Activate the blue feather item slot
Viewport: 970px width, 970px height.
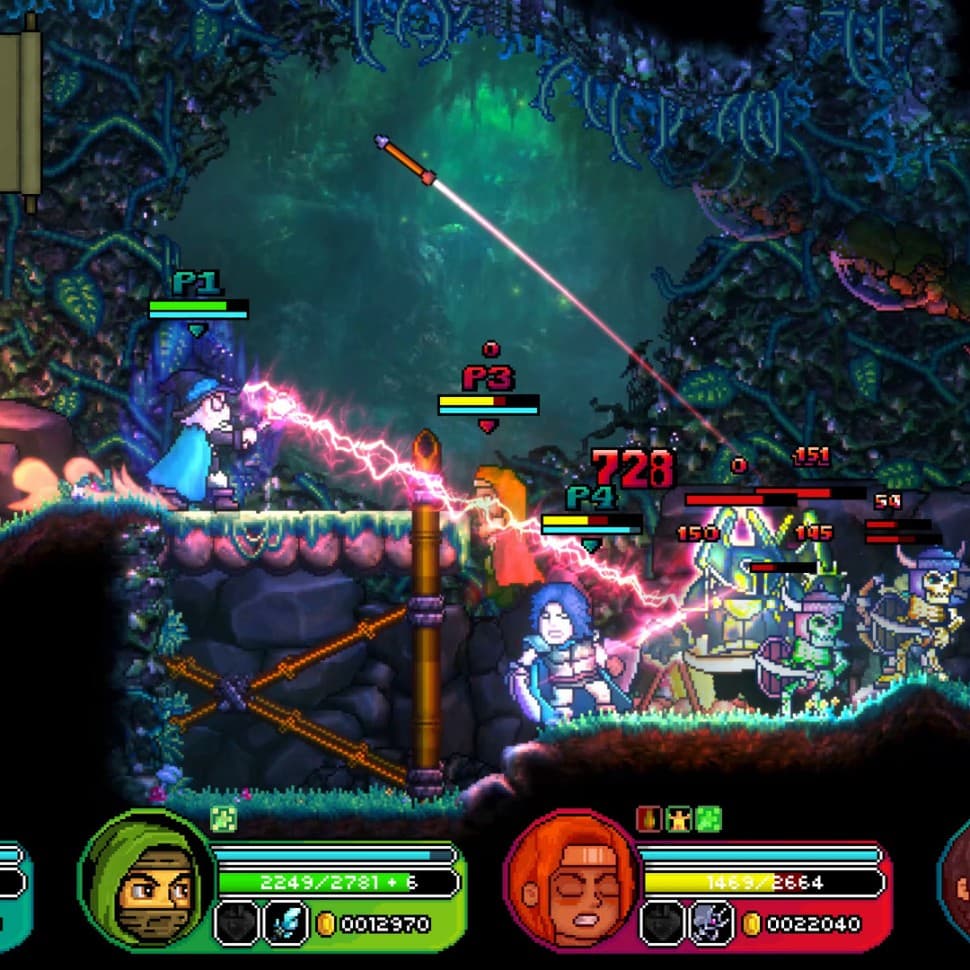286,923
